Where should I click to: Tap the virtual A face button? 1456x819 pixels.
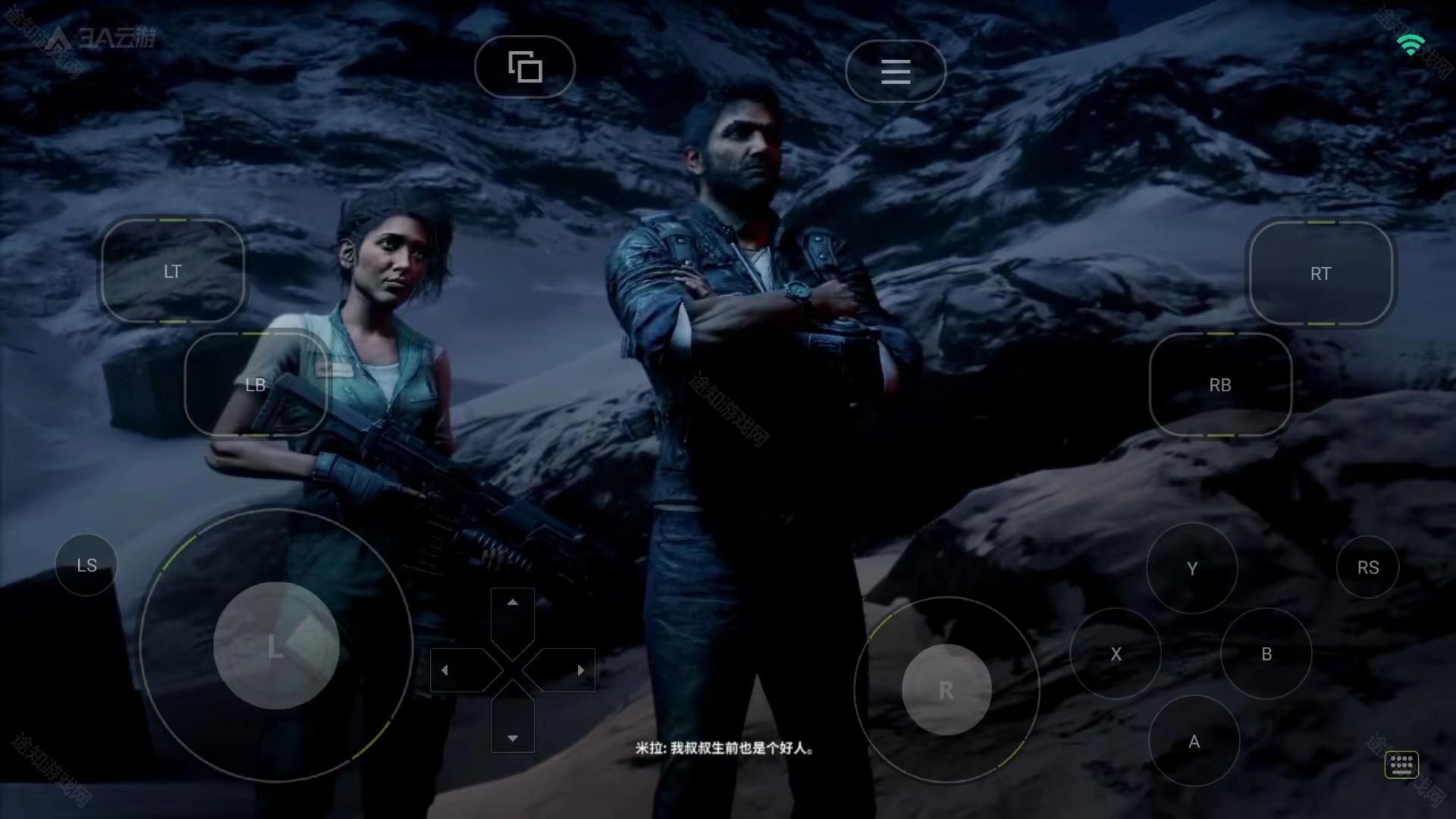[x=1194, y=741]
